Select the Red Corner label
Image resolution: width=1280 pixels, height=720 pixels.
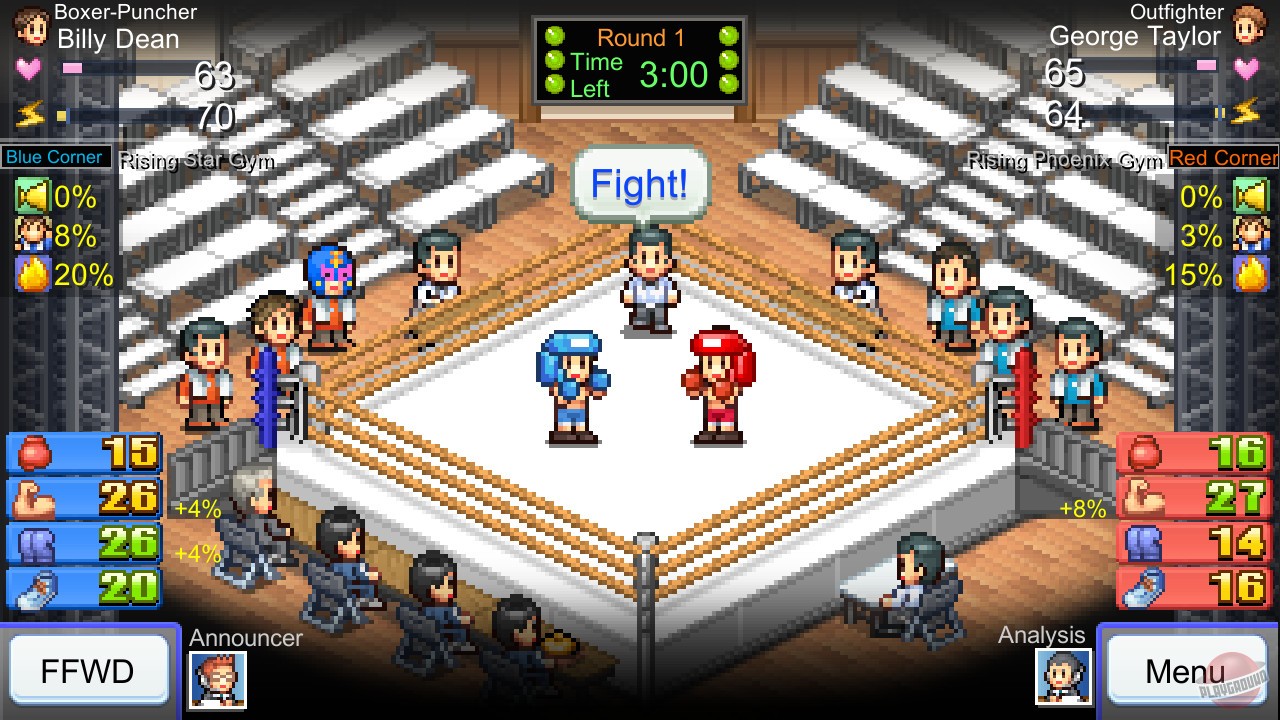pos(1222,157)
